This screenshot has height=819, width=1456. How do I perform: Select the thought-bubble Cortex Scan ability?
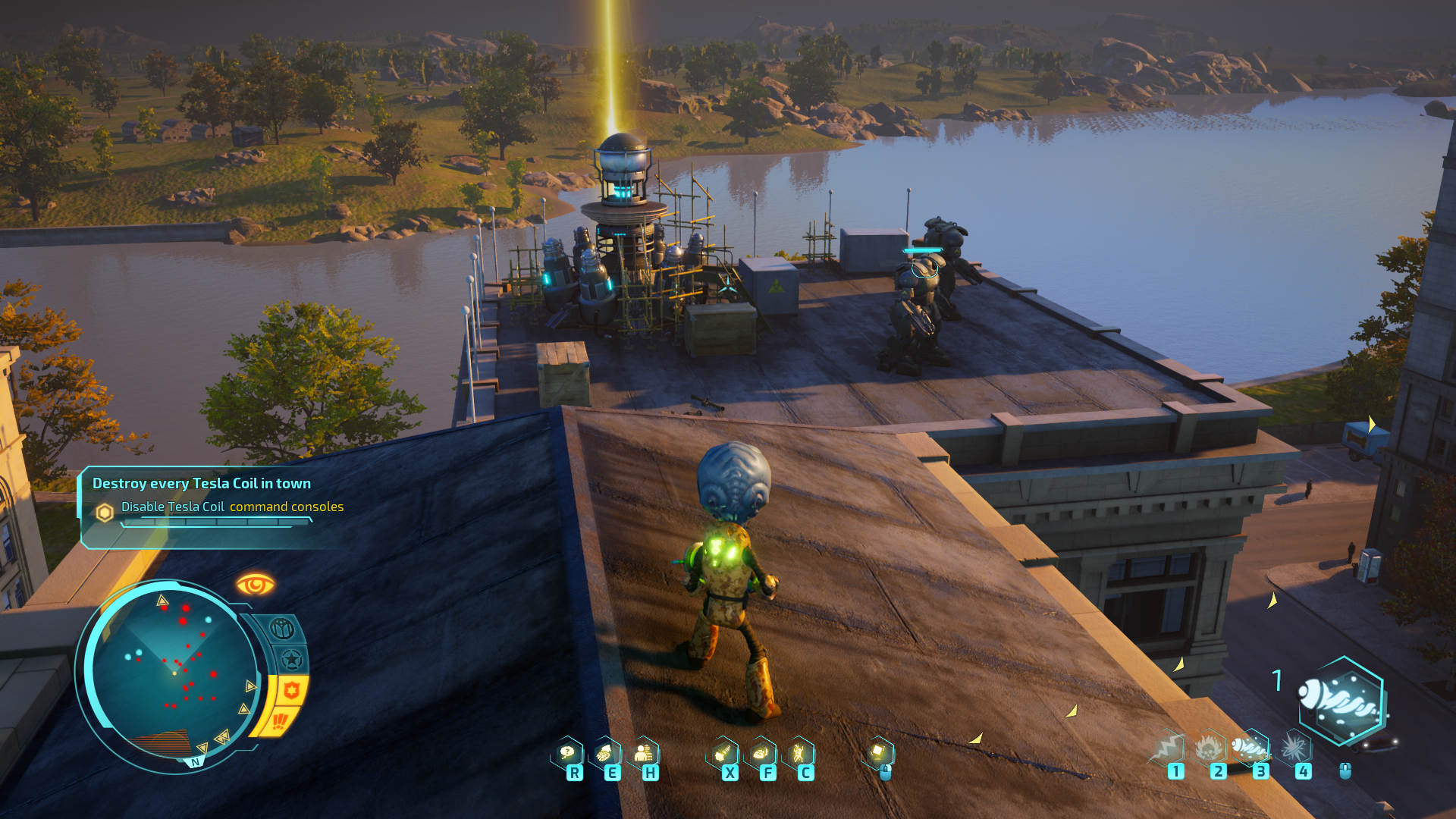(x=567, y=753)
